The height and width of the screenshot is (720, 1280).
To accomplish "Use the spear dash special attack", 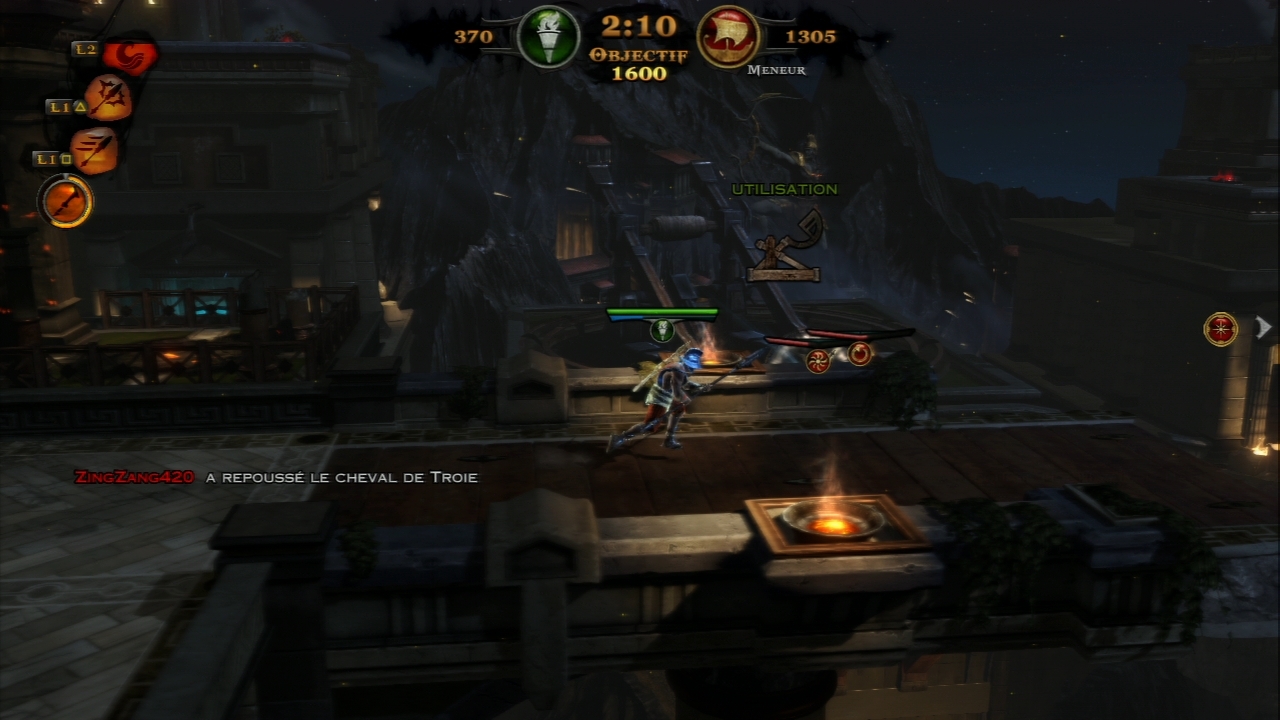I will [x=95, y=151].
